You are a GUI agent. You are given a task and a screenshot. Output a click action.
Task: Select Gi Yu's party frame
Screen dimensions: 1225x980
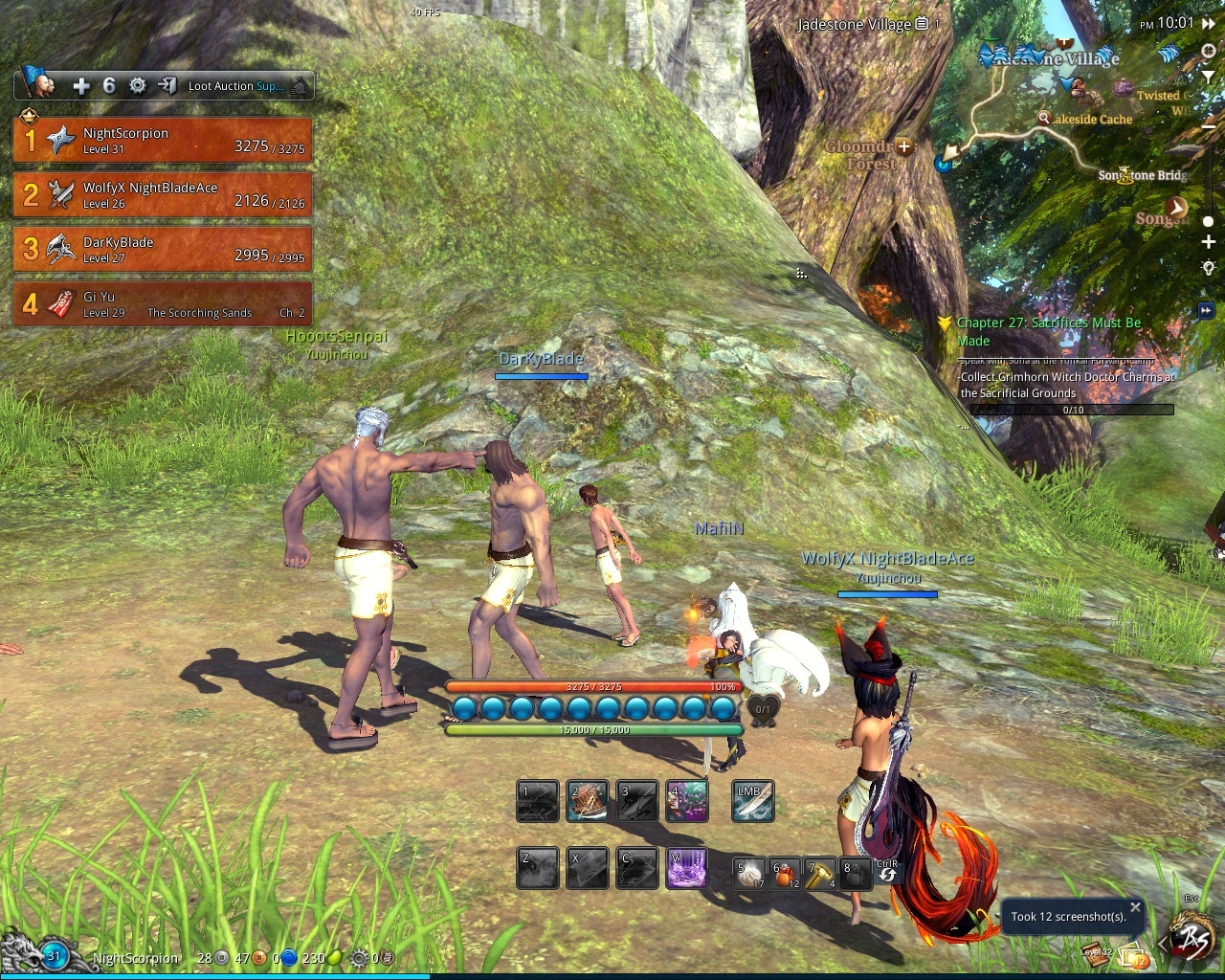tap(163, 304)
